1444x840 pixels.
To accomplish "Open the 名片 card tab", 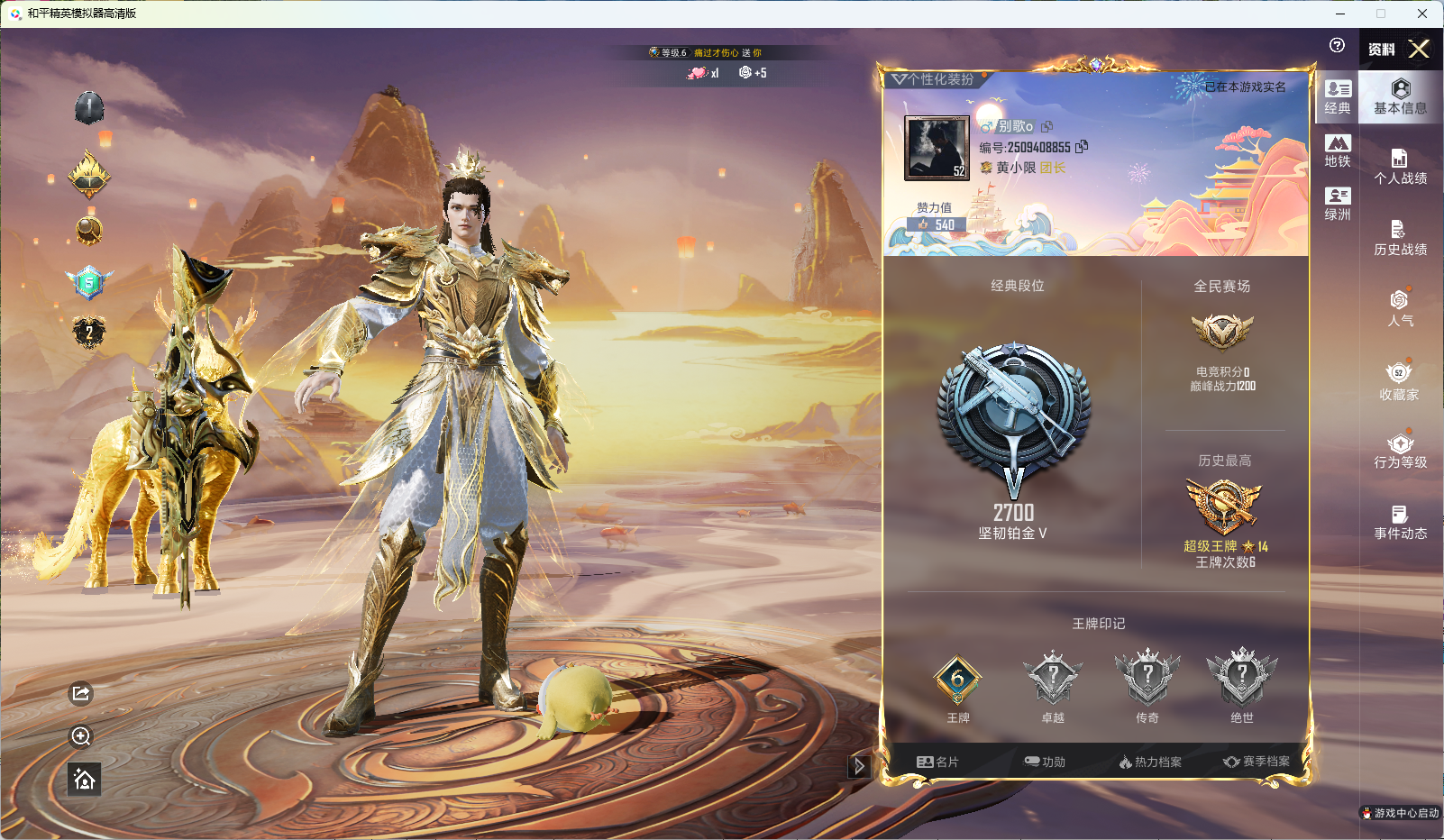I will click(937, 762).
